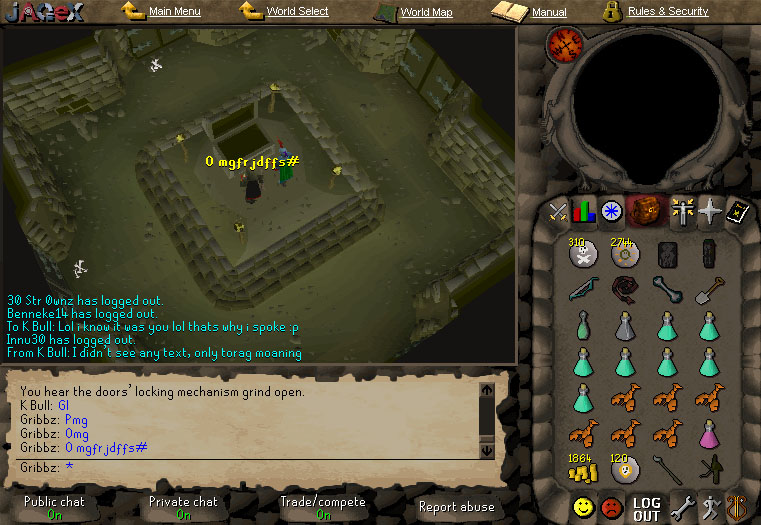The width and height of the screenshot is (761, 525).
Task: Click the compass above the minimap
Action: click(x=564, y=46)
